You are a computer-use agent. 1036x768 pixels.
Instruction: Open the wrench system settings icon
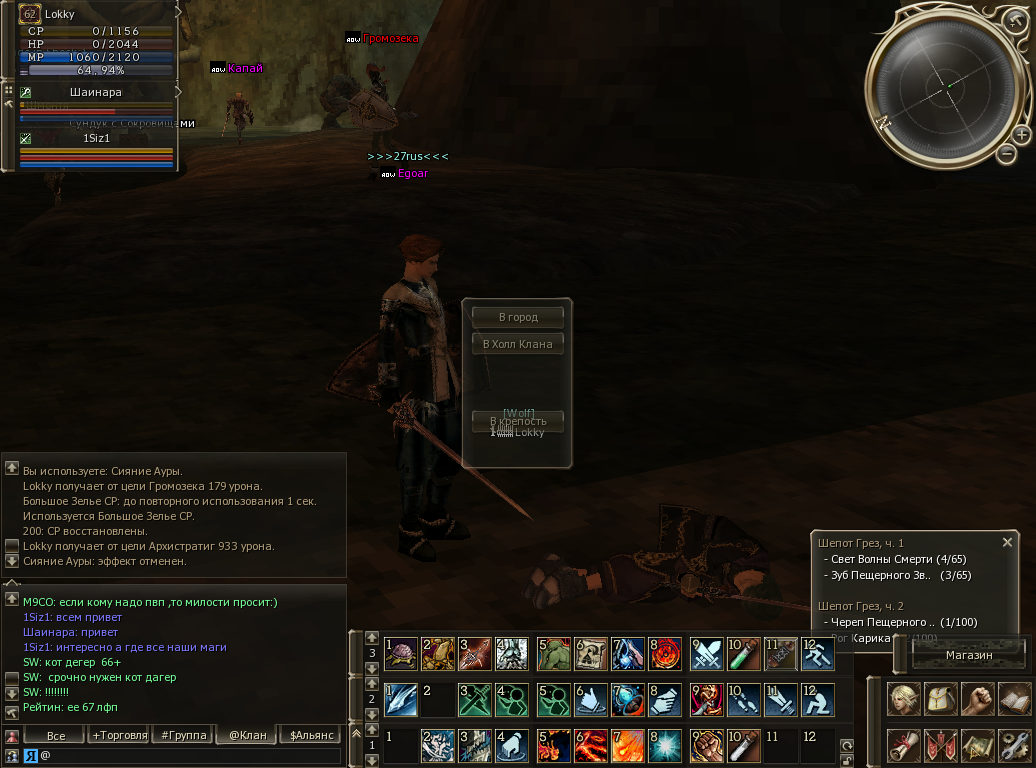1014,744
